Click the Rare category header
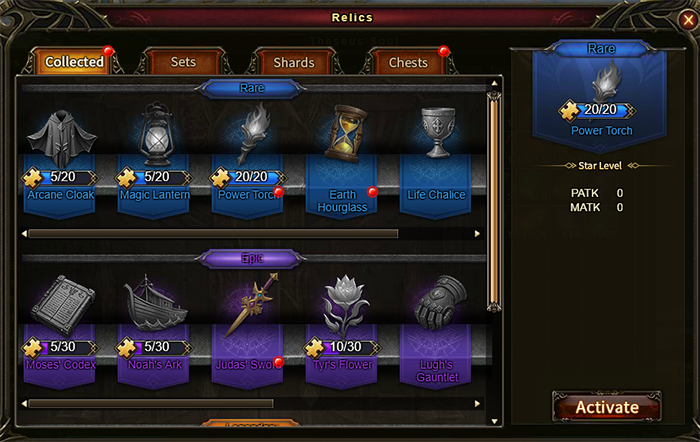Viewport: 700px width, 442px height. coord(252,88)
